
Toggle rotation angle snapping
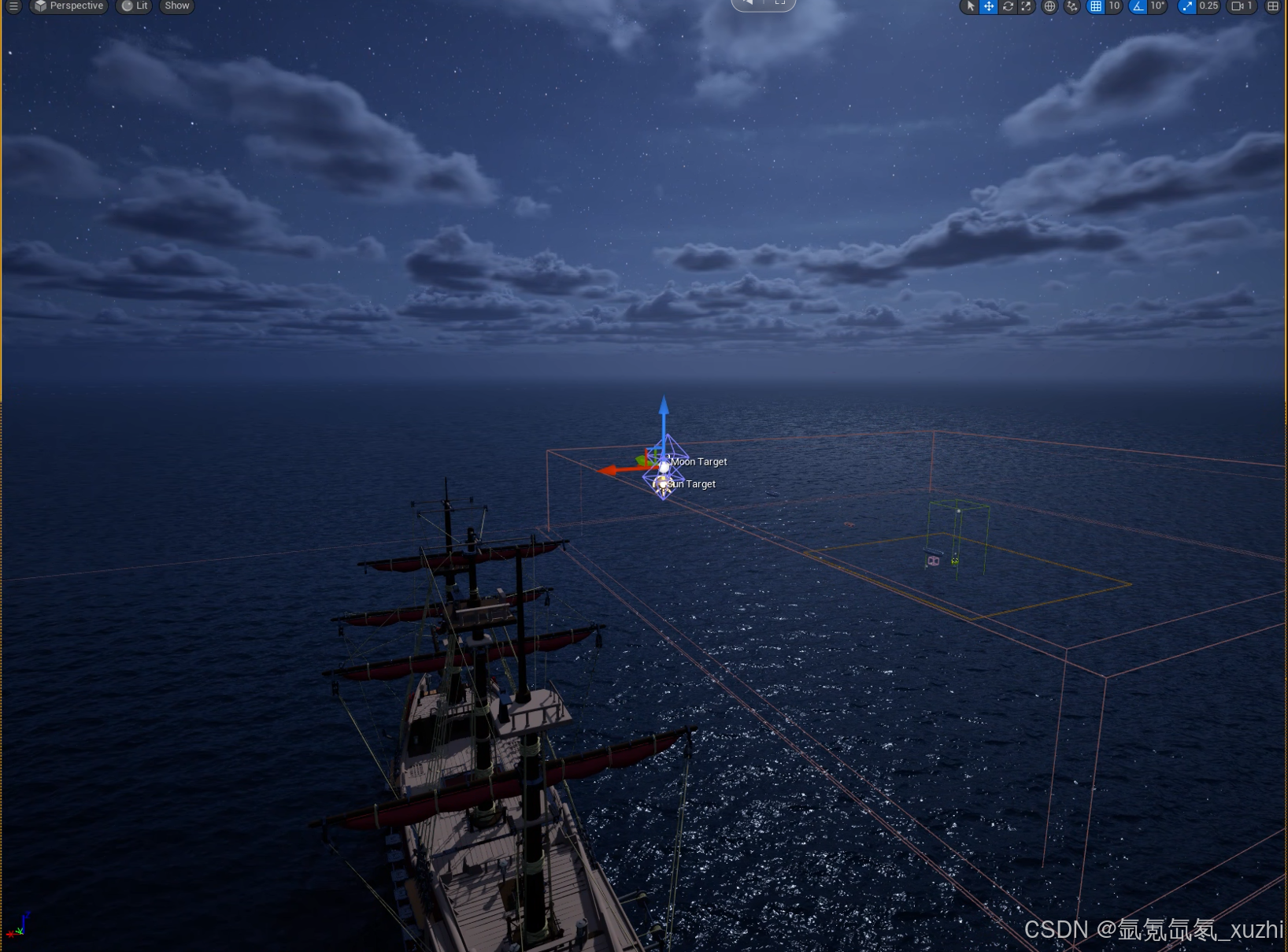click(1138, 6)
